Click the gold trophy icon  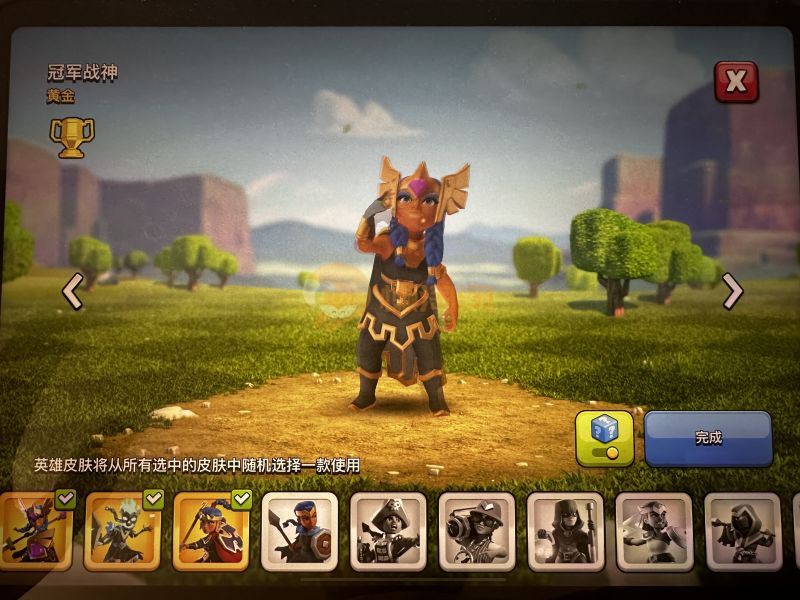[x=71, y=138]
